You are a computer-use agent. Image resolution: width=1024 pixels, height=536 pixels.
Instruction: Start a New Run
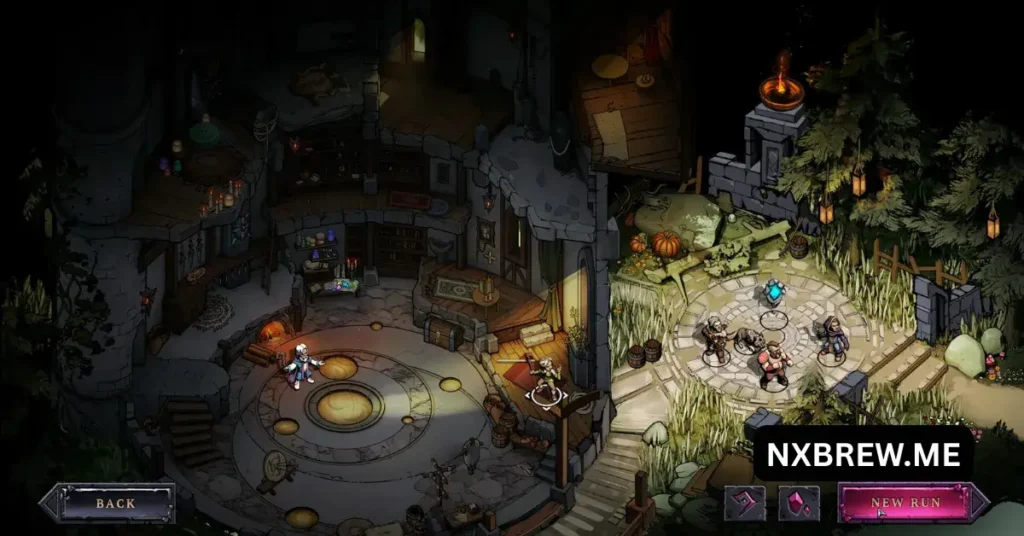point(905,503)
